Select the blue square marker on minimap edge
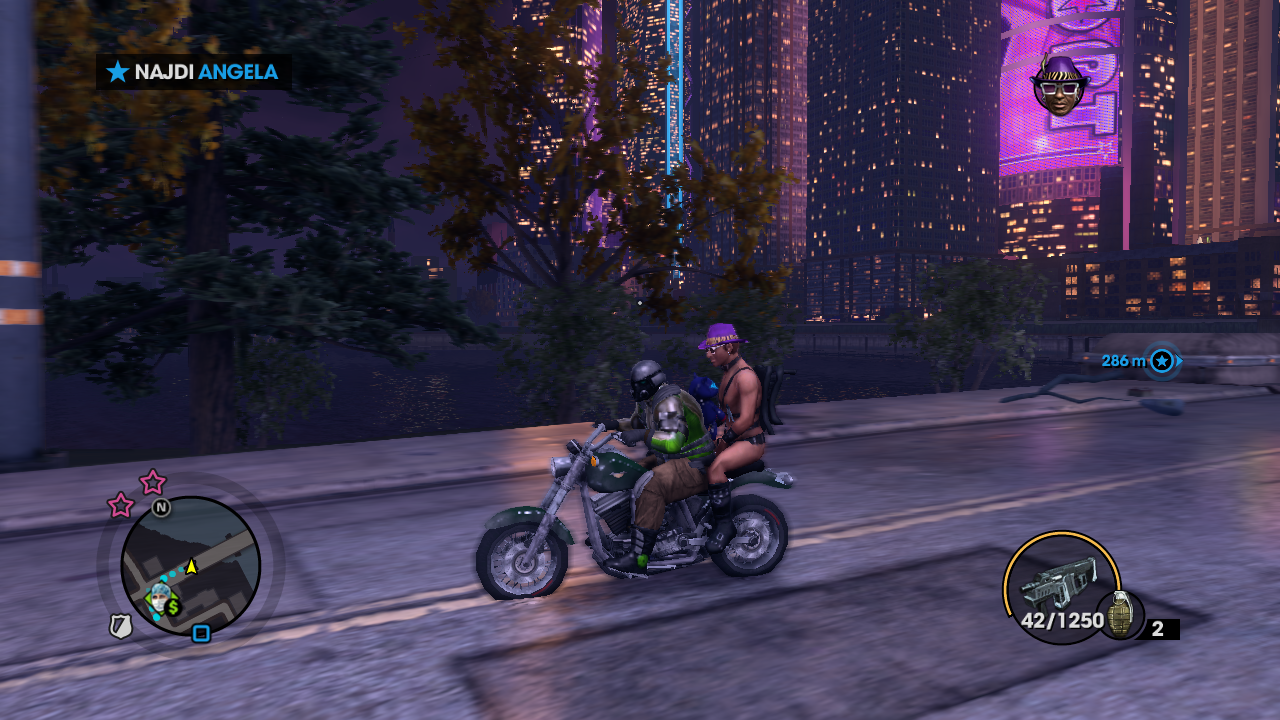Image resolution: width=1280 pixels, height=720 pixels. [x=201, y=633]
